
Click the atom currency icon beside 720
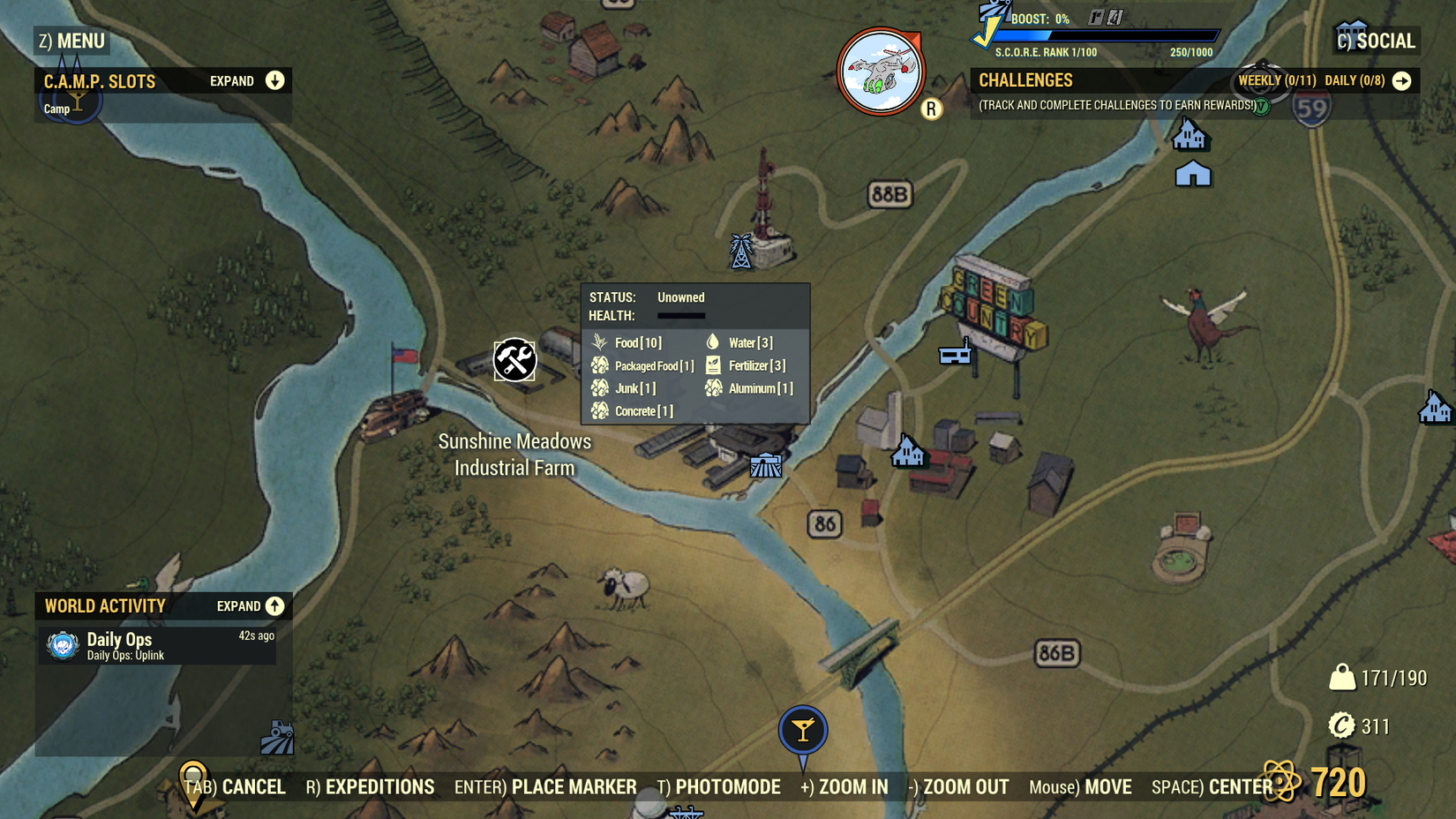(x=1280, y=780)
